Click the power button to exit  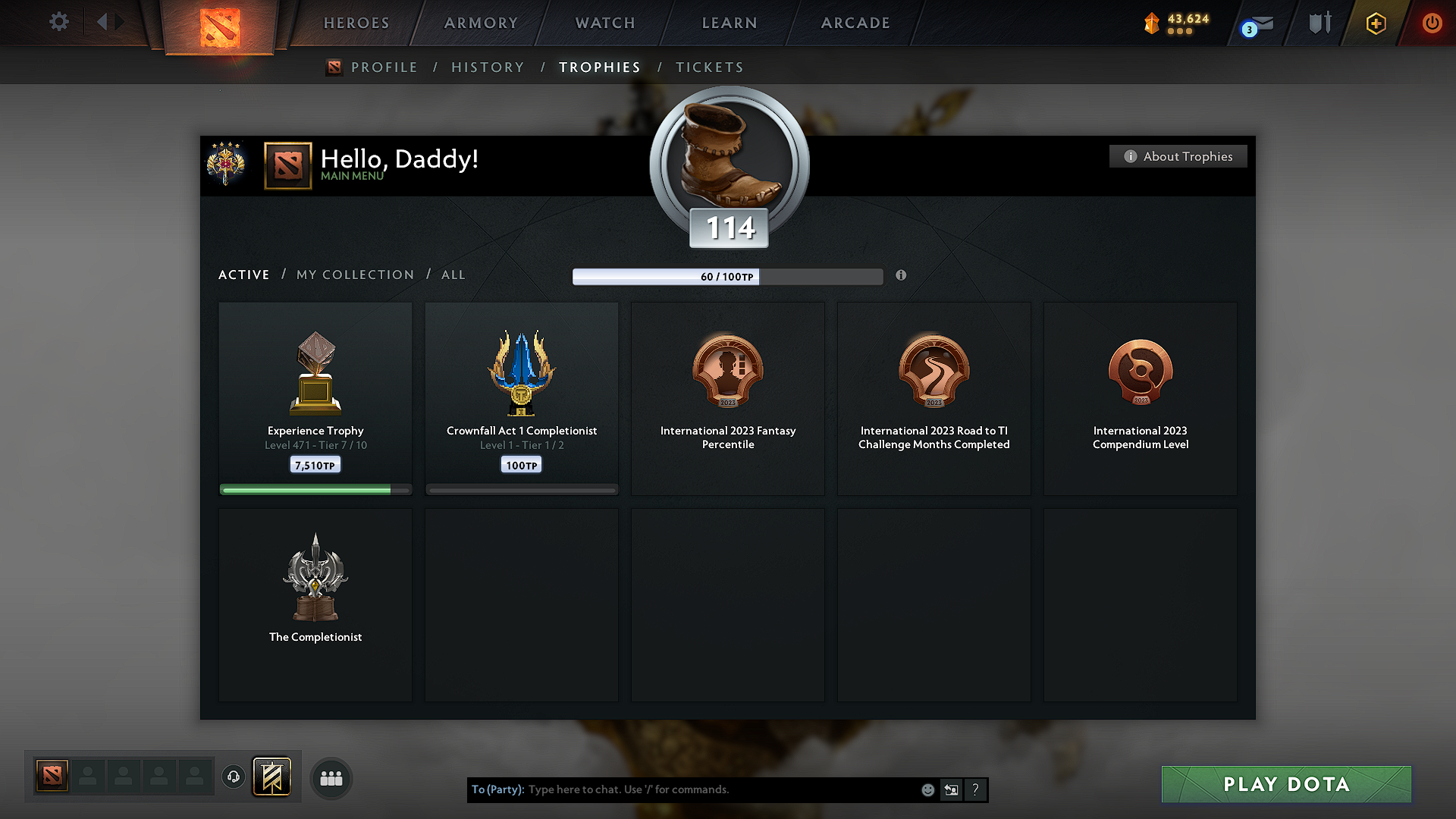tap(1432, 24)
